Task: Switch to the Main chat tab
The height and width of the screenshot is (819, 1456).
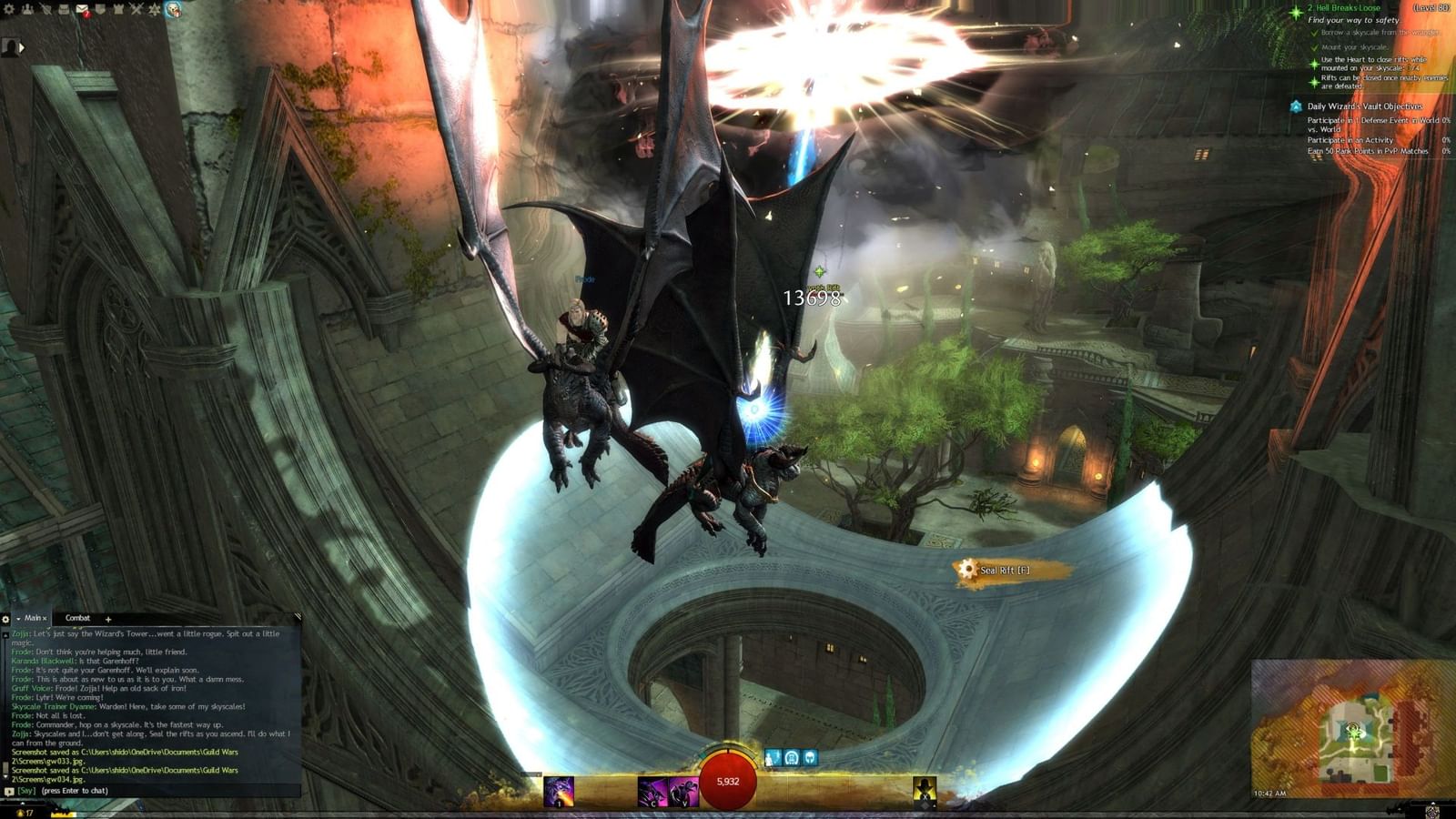Action: 34,618
